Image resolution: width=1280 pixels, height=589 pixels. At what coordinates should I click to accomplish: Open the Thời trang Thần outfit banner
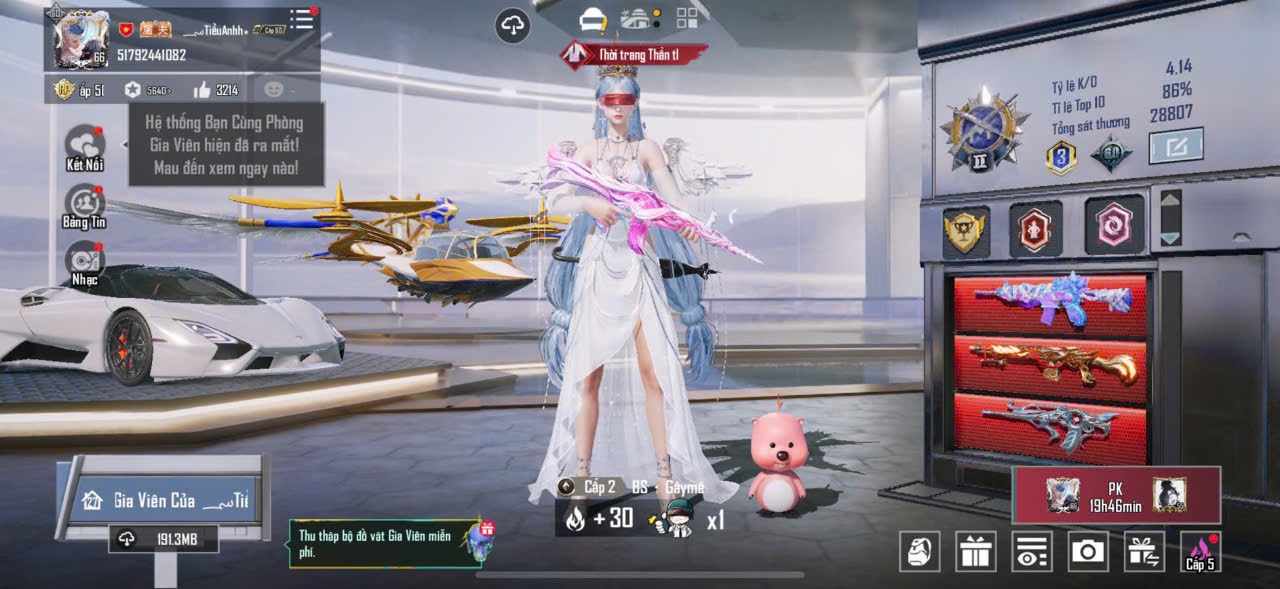pos(634,54)
